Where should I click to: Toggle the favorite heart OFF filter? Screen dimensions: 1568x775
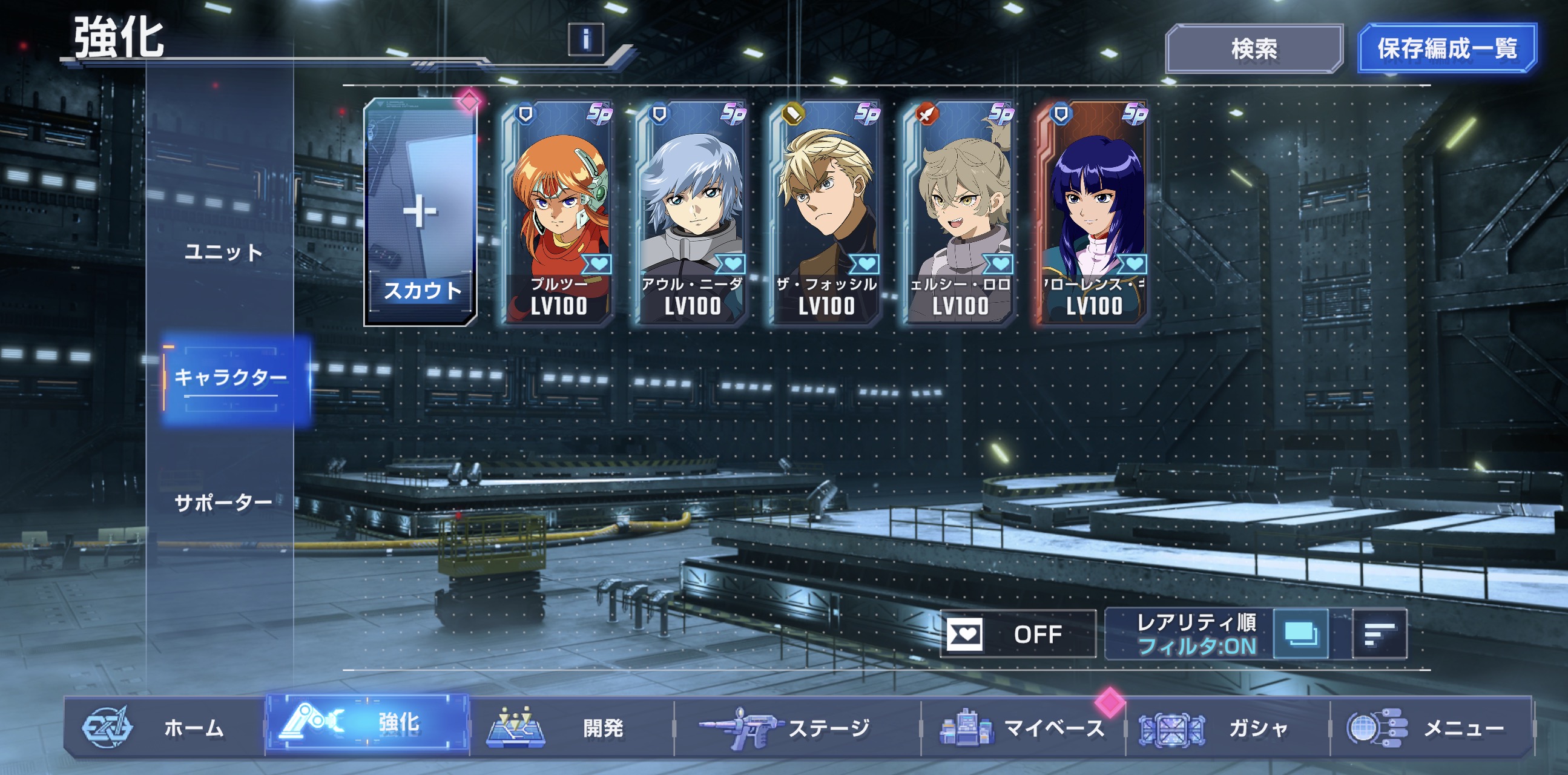pyautogui.click(x=1018, y=635)
